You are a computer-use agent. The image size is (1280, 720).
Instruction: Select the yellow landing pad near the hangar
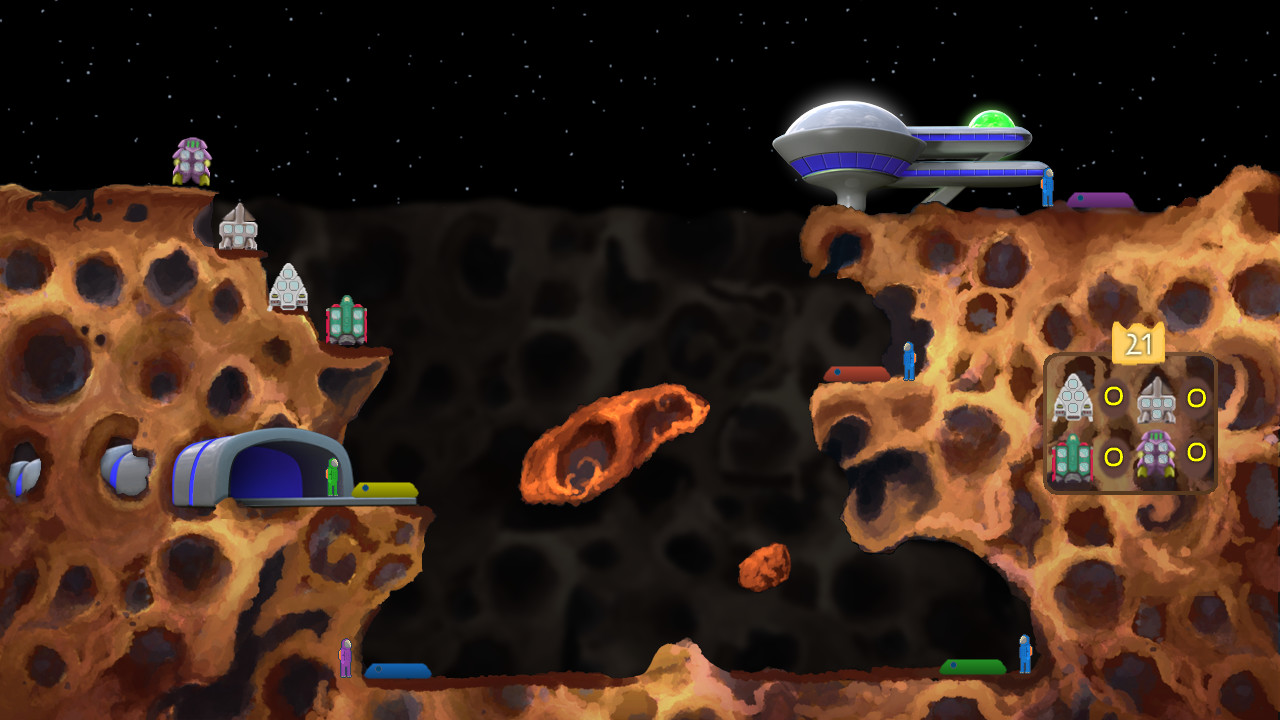pos(383,489)
